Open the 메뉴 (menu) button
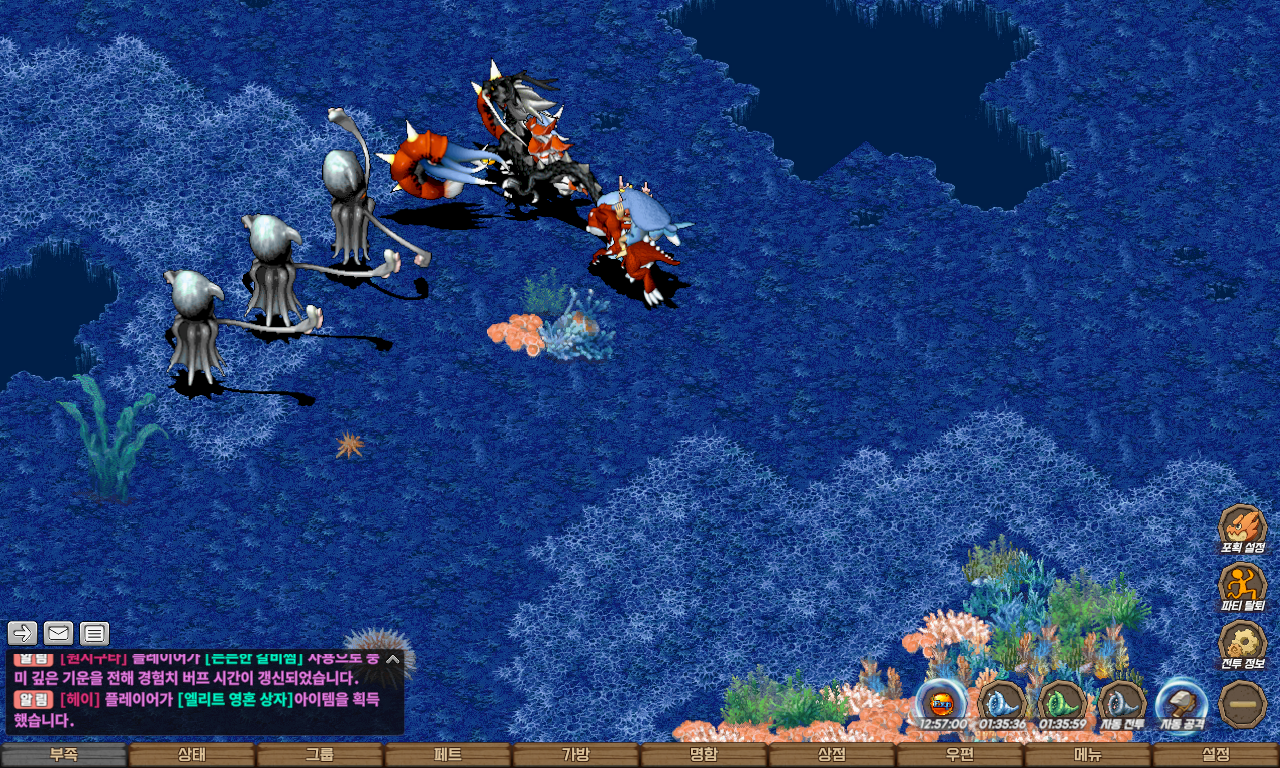The width and height of the screenshot is (1280, 768). [x=1088, y=755]
